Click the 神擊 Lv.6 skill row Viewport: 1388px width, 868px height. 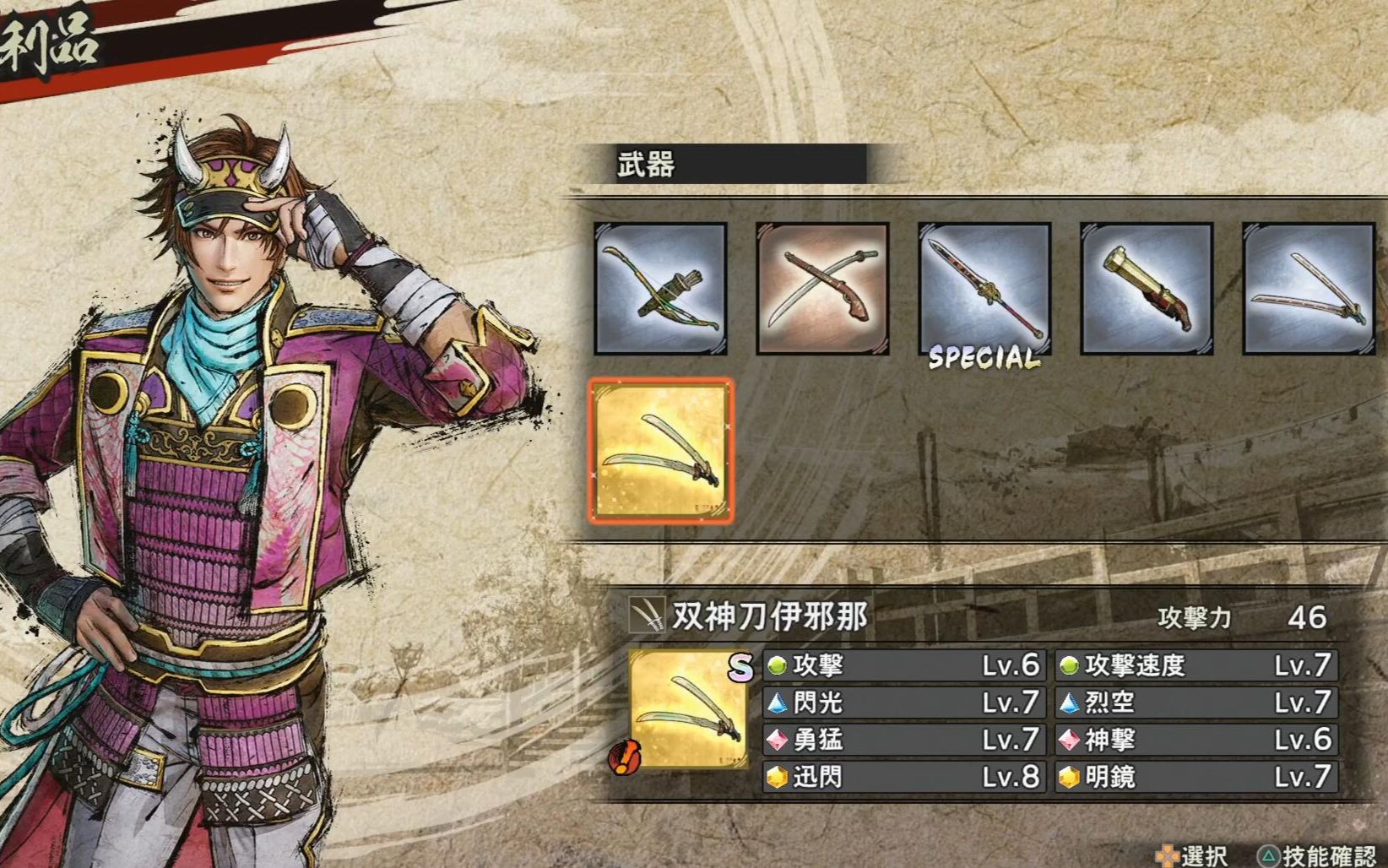tap(1196, 740)
